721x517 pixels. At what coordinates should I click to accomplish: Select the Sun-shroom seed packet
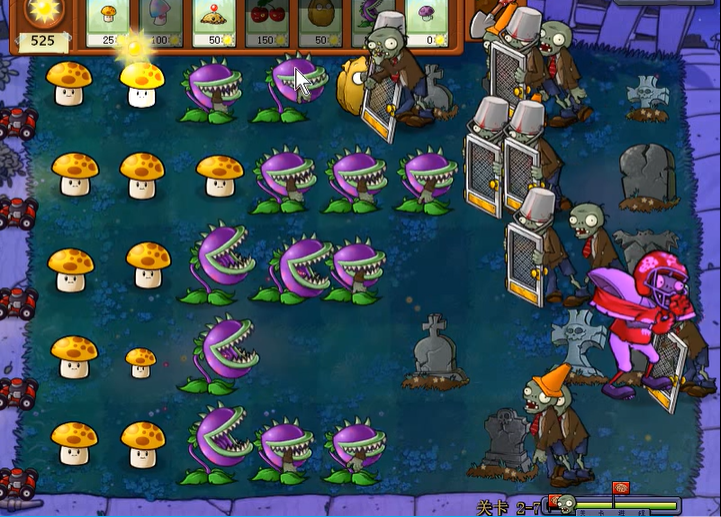pos(108,22)
